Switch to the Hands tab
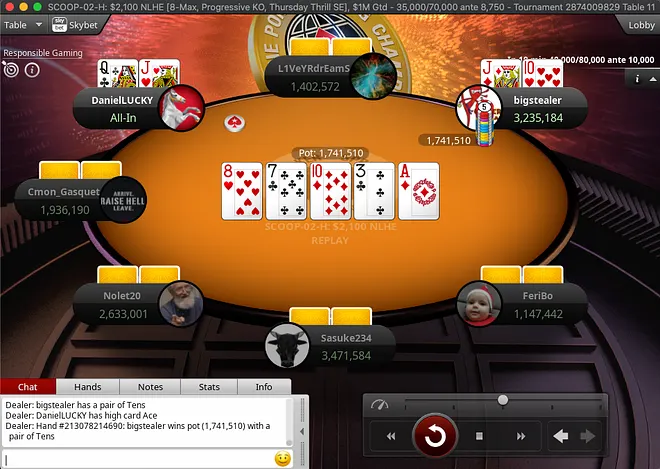The height and width of the screenshot is (469, 660). (x=88, y=387)
